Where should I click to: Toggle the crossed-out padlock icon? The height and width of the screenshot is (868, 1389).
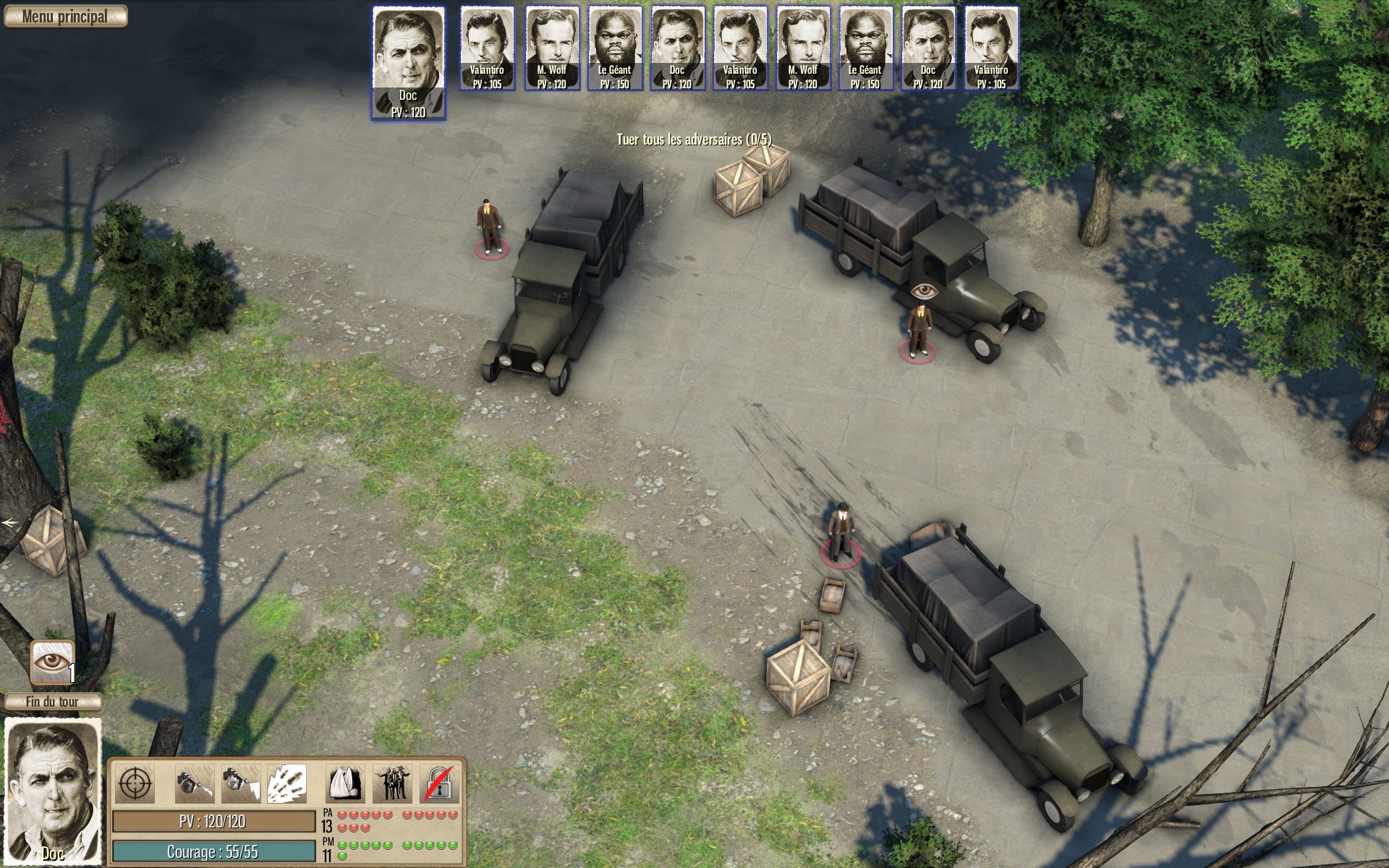(x=439, y=783)
